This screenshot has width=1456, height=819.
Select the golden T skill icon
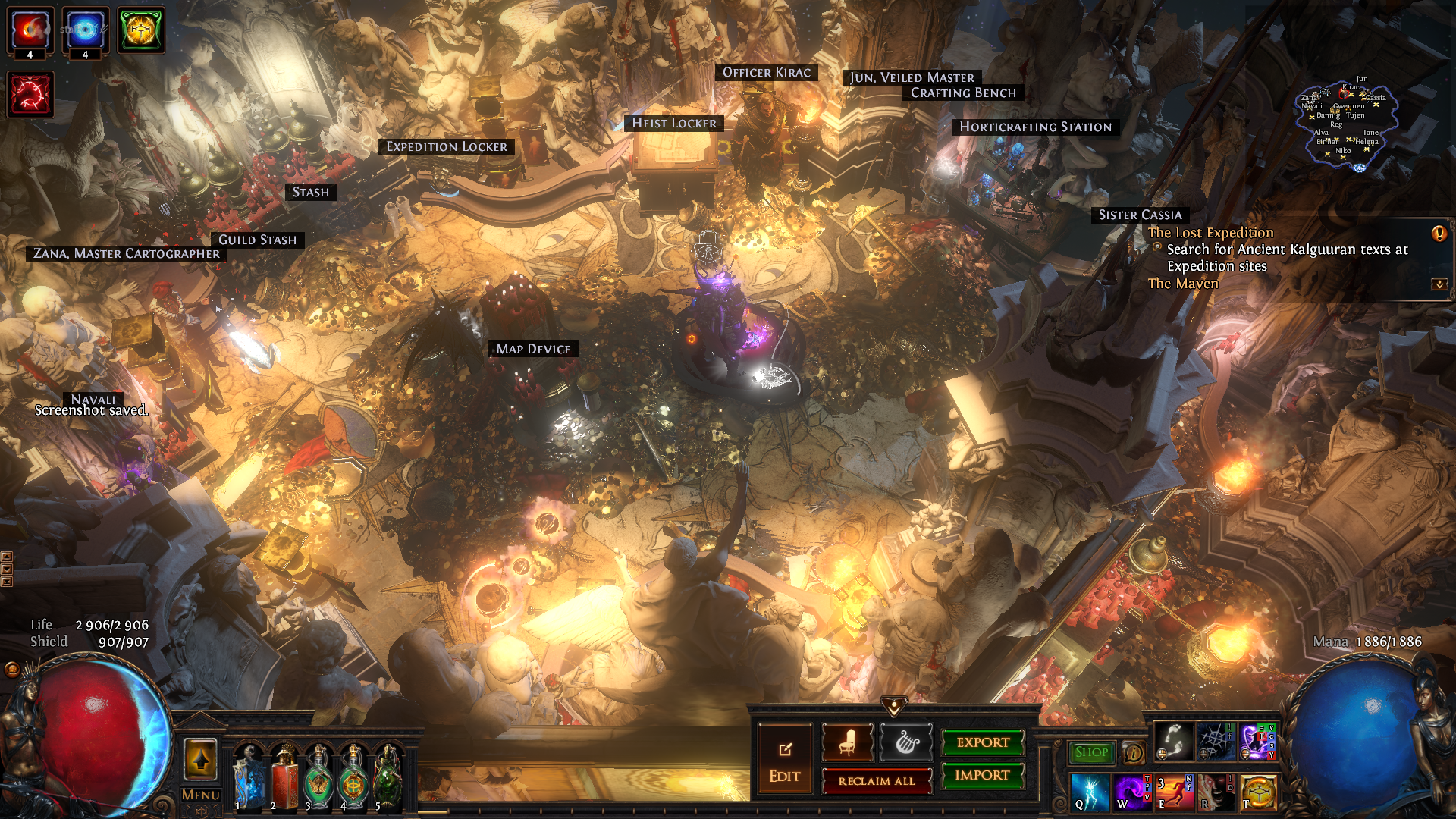click(x=1259, y=792)
